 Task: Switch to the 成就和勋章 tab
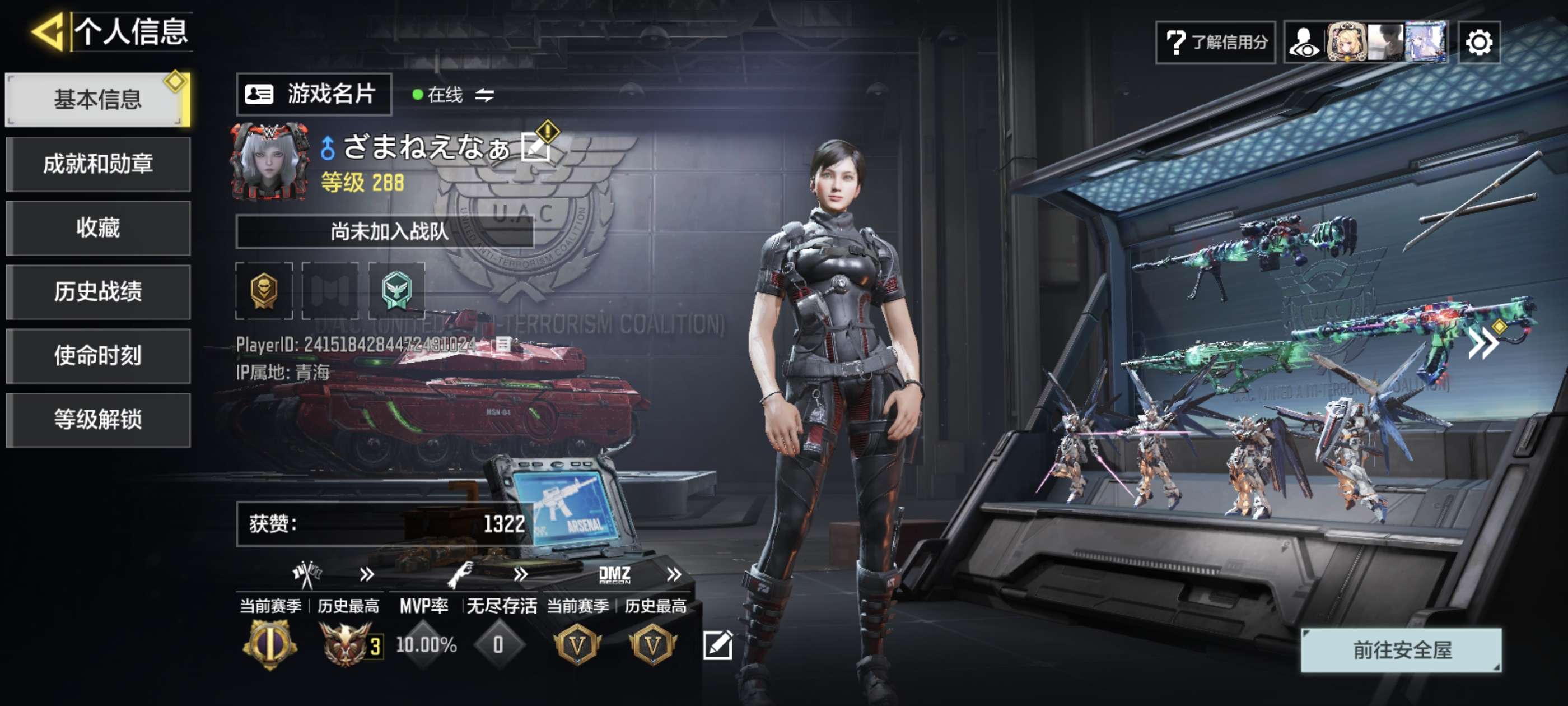(x=97, y=164)
